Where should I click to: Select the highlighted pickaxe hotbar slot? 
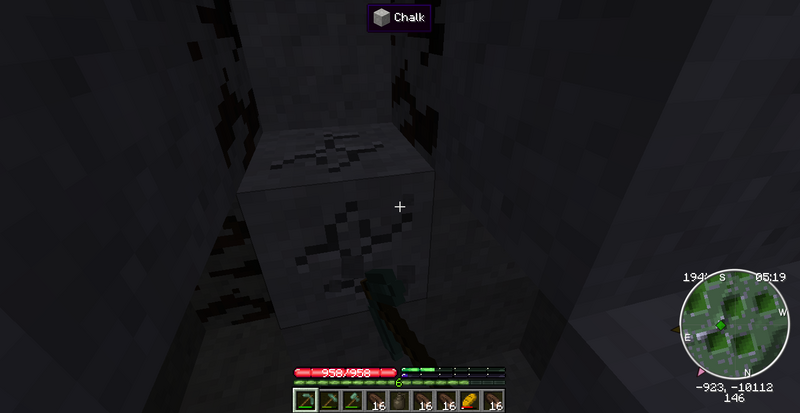305,401
